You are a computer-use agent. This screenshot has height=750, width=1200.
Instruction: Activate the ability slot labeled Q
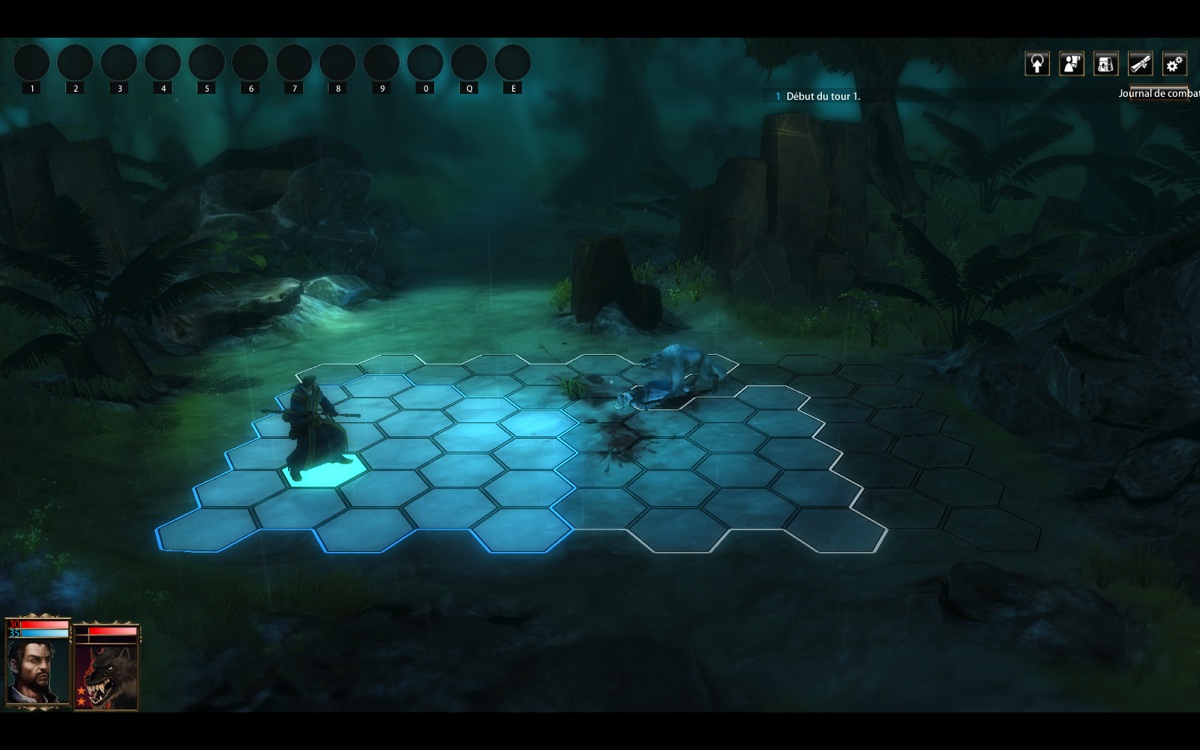point(469,62)
